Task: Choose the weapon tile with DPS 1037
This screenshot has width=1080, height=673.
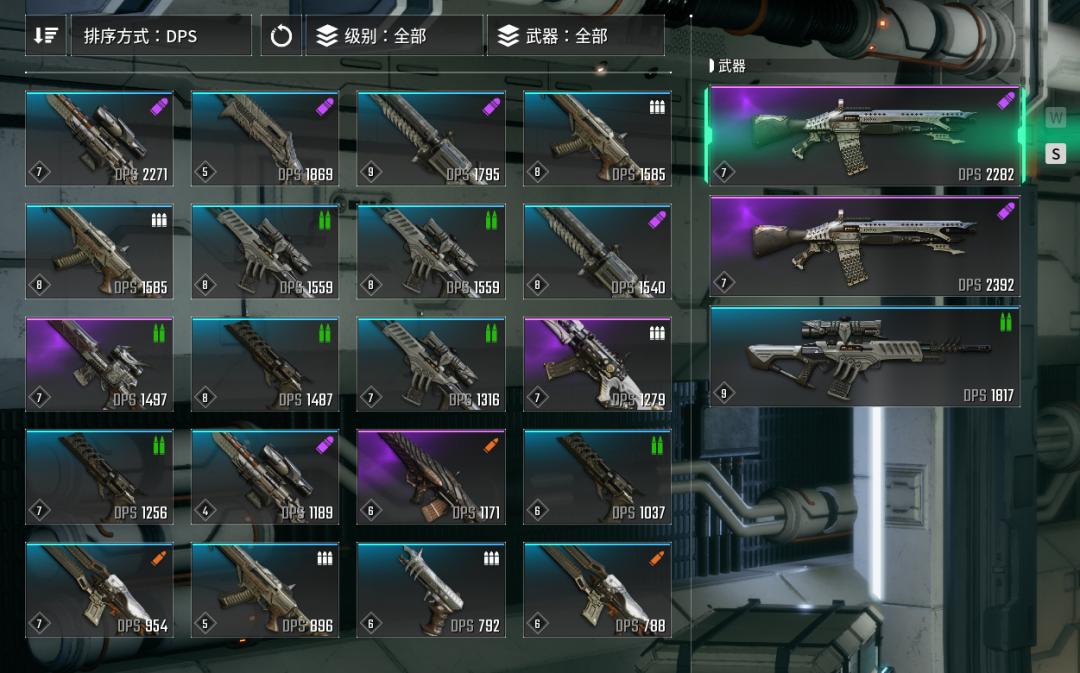Action: [597, 478]
